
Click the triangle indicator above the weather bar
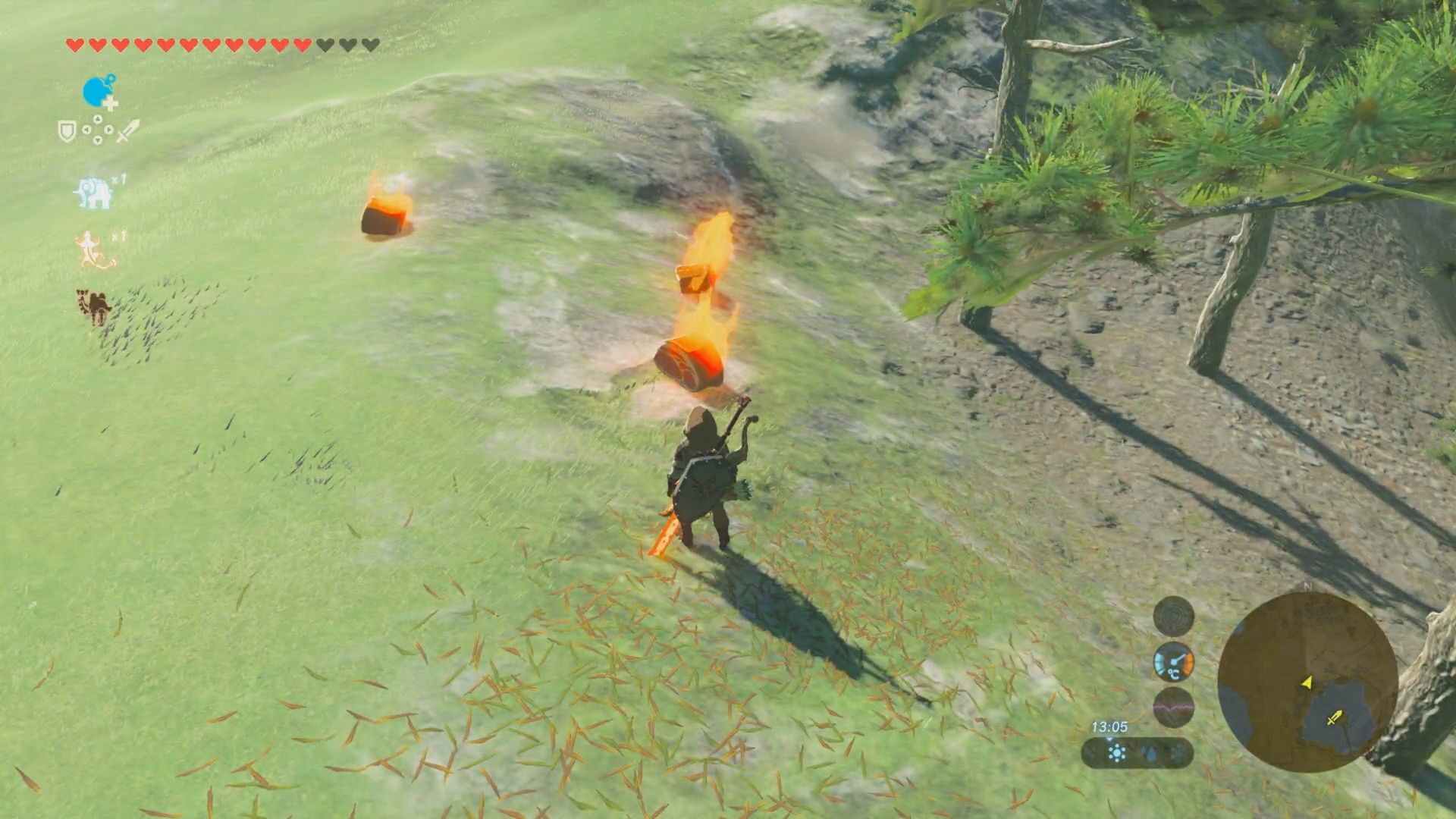point(1109,739)
